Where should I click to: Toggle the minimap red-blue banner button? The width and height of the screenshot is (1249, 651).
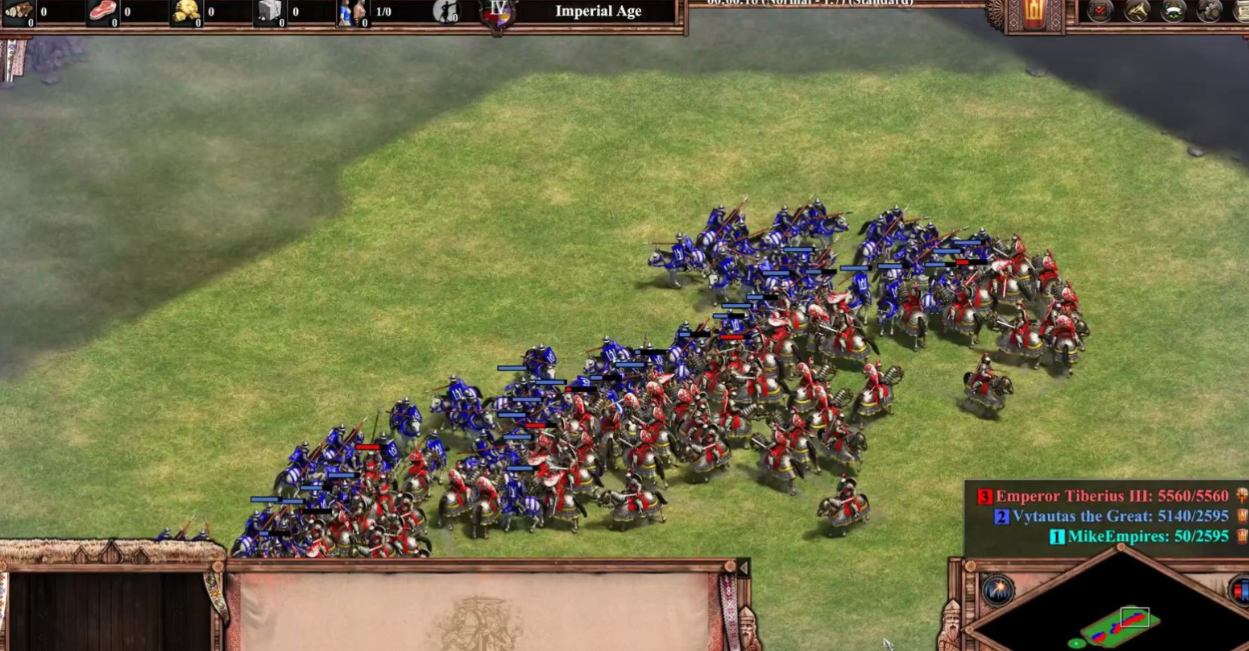1240,590
